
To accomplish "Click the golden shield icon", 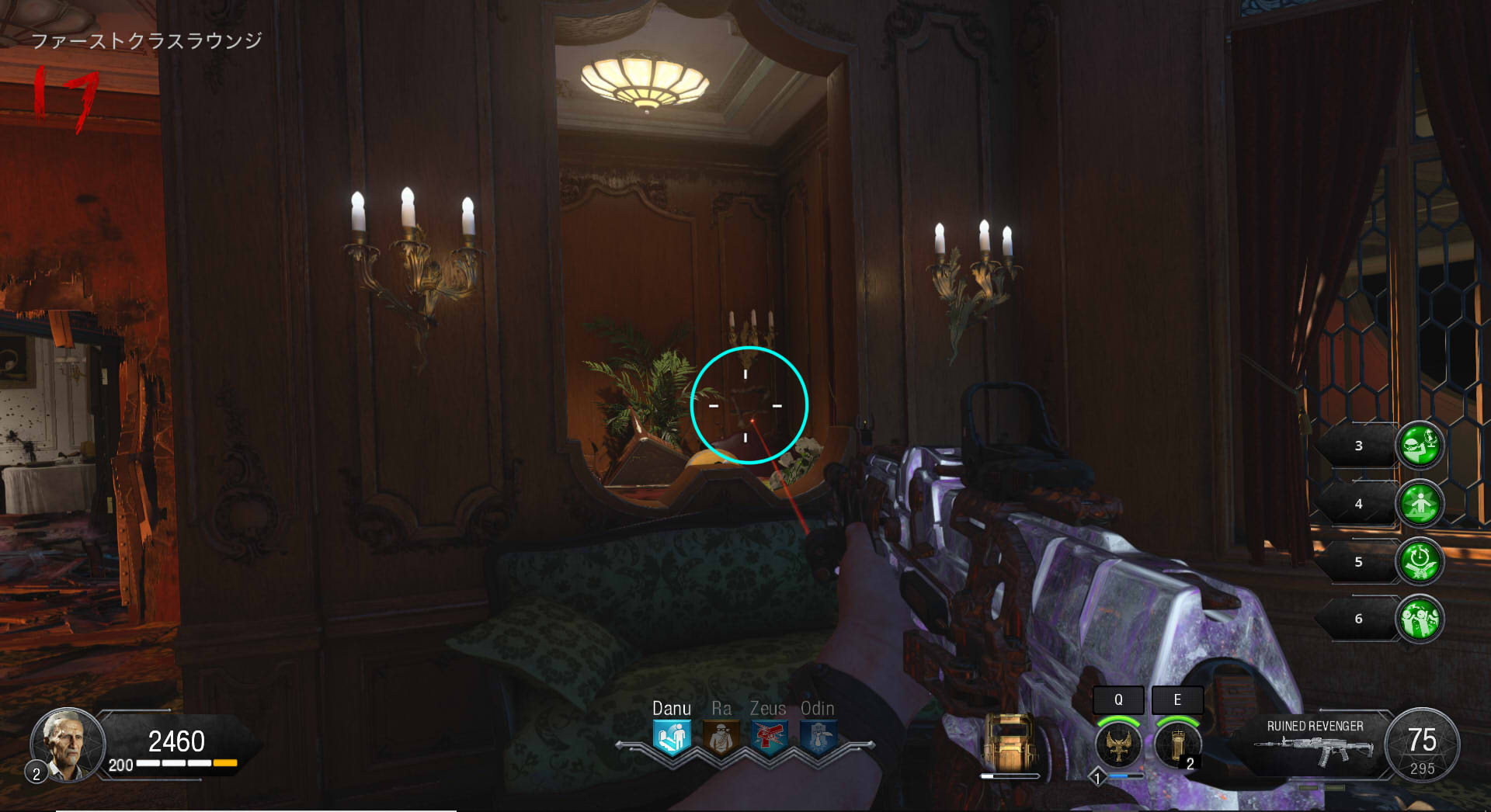I will [1009, 742].
